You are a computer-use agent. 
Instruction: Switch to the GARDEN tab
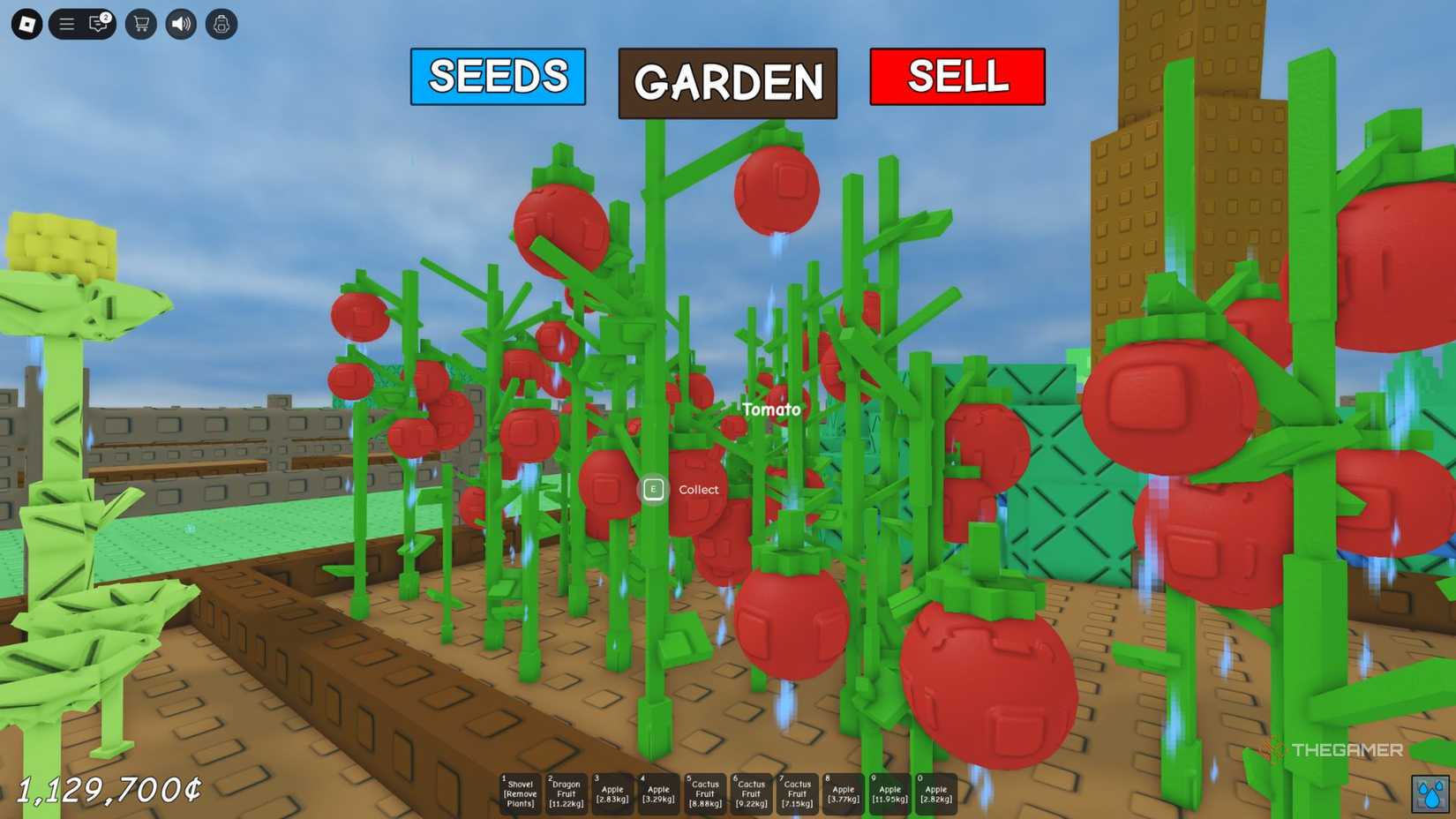coord(727,84)
